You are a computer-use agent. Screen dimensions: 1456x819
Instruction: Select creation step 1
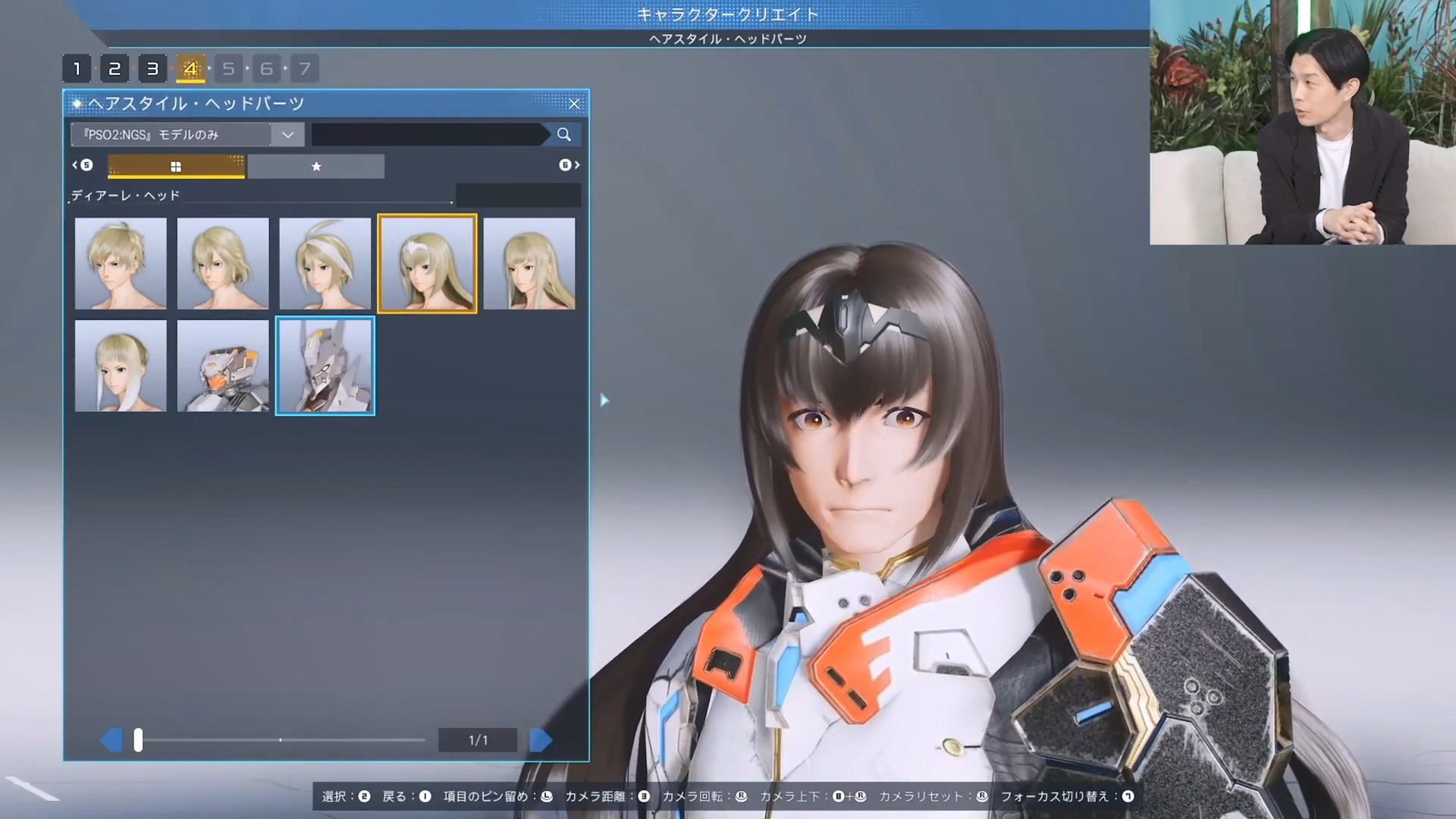coord(77,68)
